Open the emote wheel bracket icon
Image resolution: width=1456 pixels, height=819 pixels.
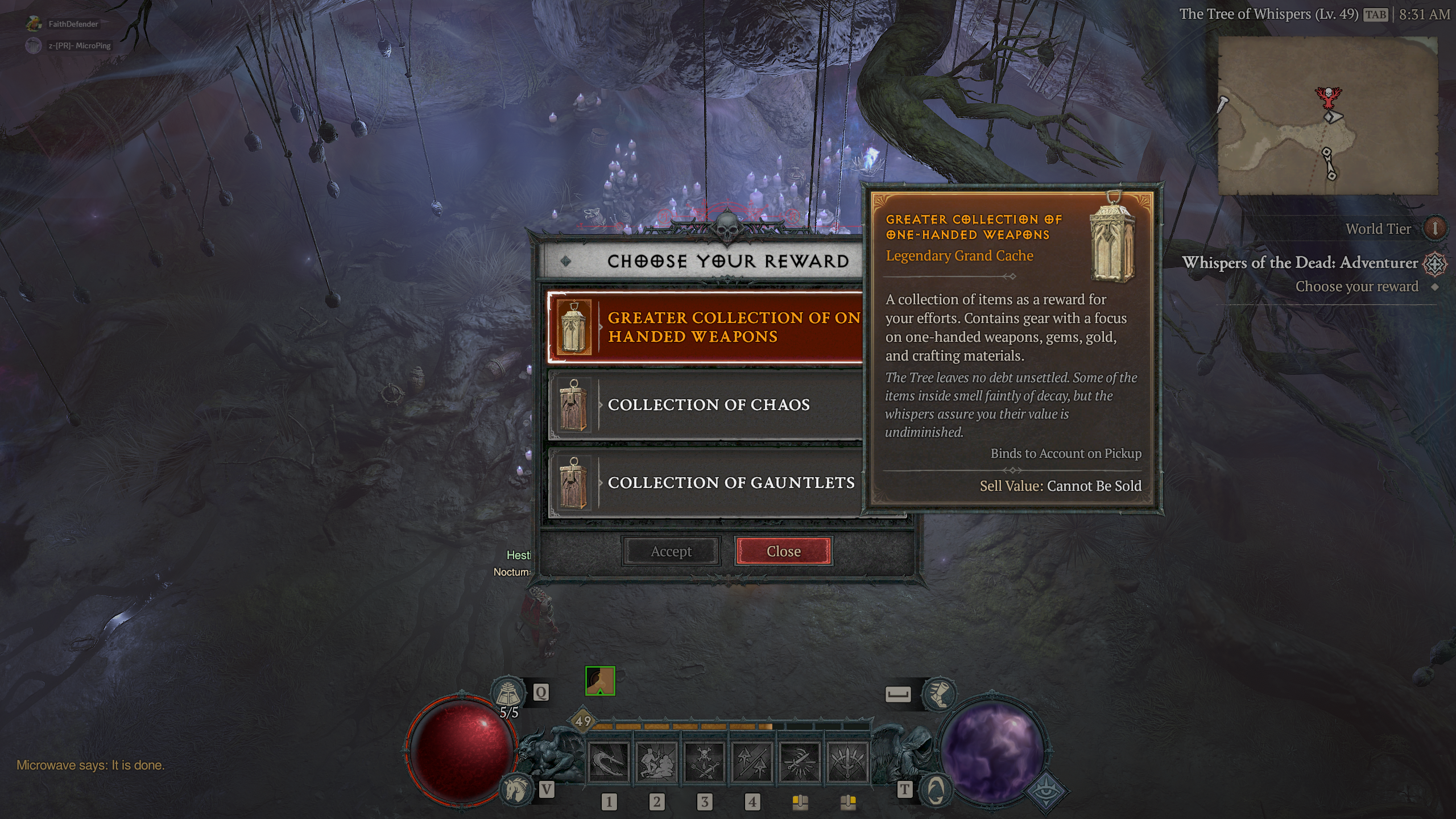[899, 696]
